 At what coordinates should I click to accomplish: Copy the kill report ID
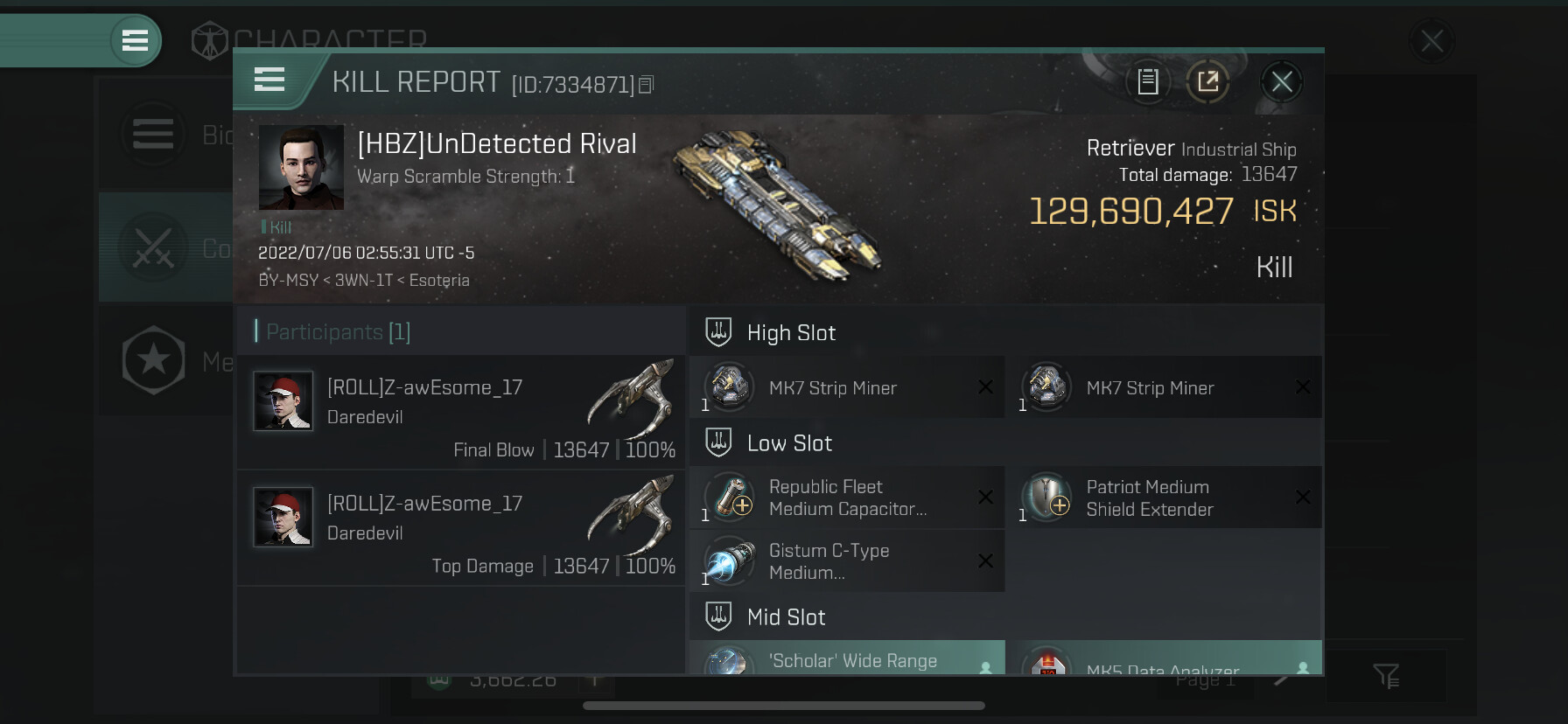click(x=647, y=85)
